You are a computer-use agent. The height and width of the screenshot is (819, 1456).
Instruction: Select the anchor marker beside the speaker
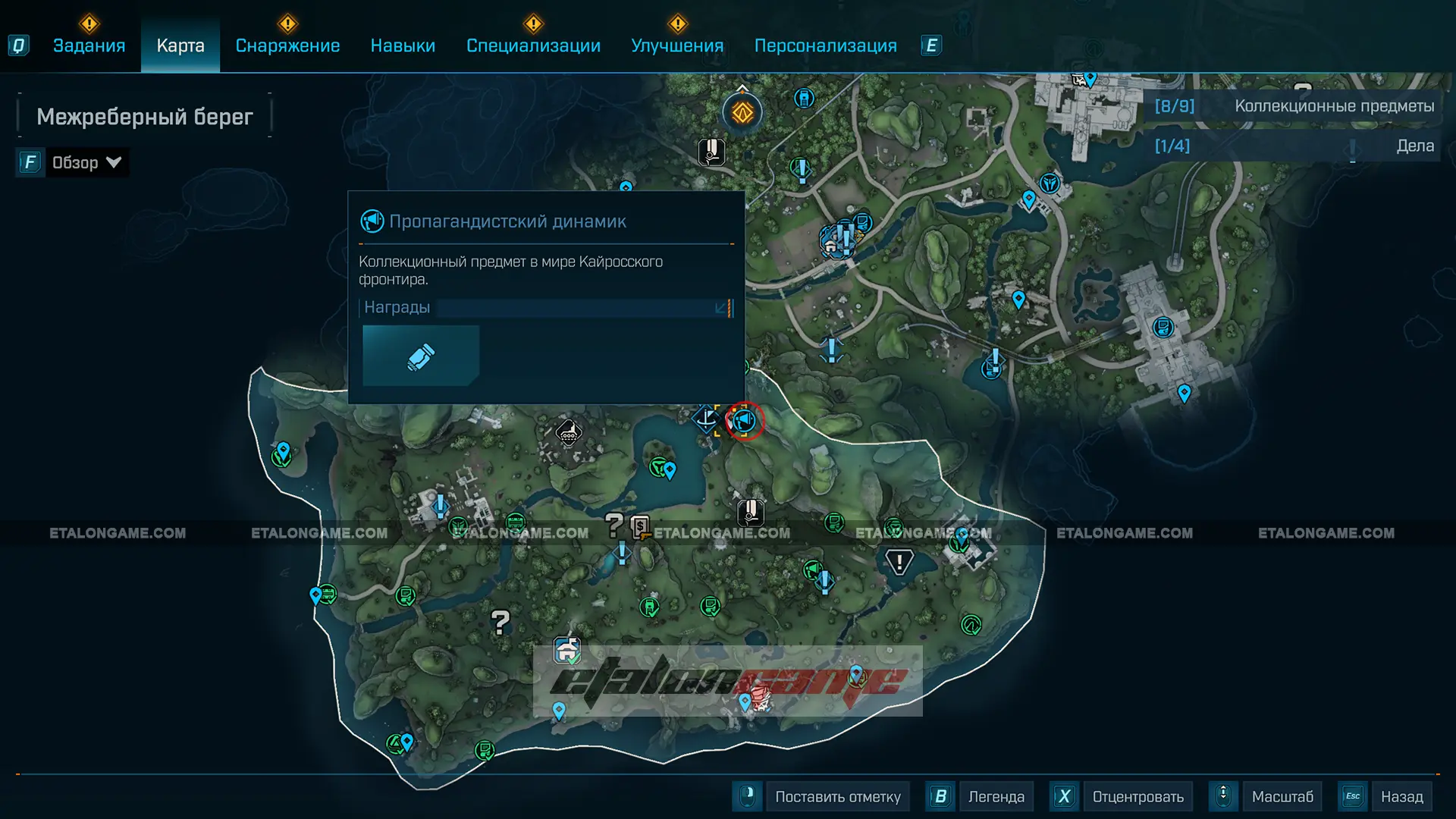click(706, 418)
